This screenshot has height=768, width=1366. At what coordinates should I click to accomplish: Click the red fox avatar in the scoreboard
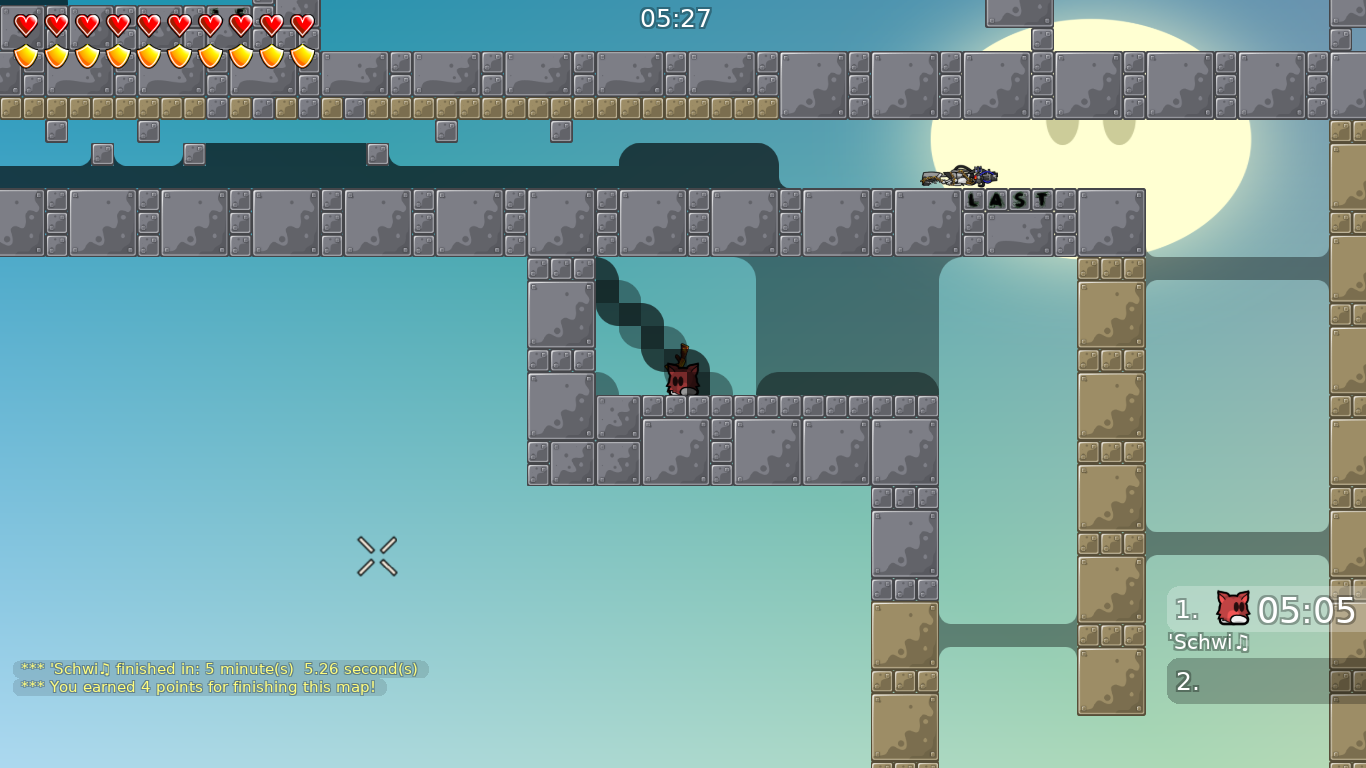tap(1232, 607)
